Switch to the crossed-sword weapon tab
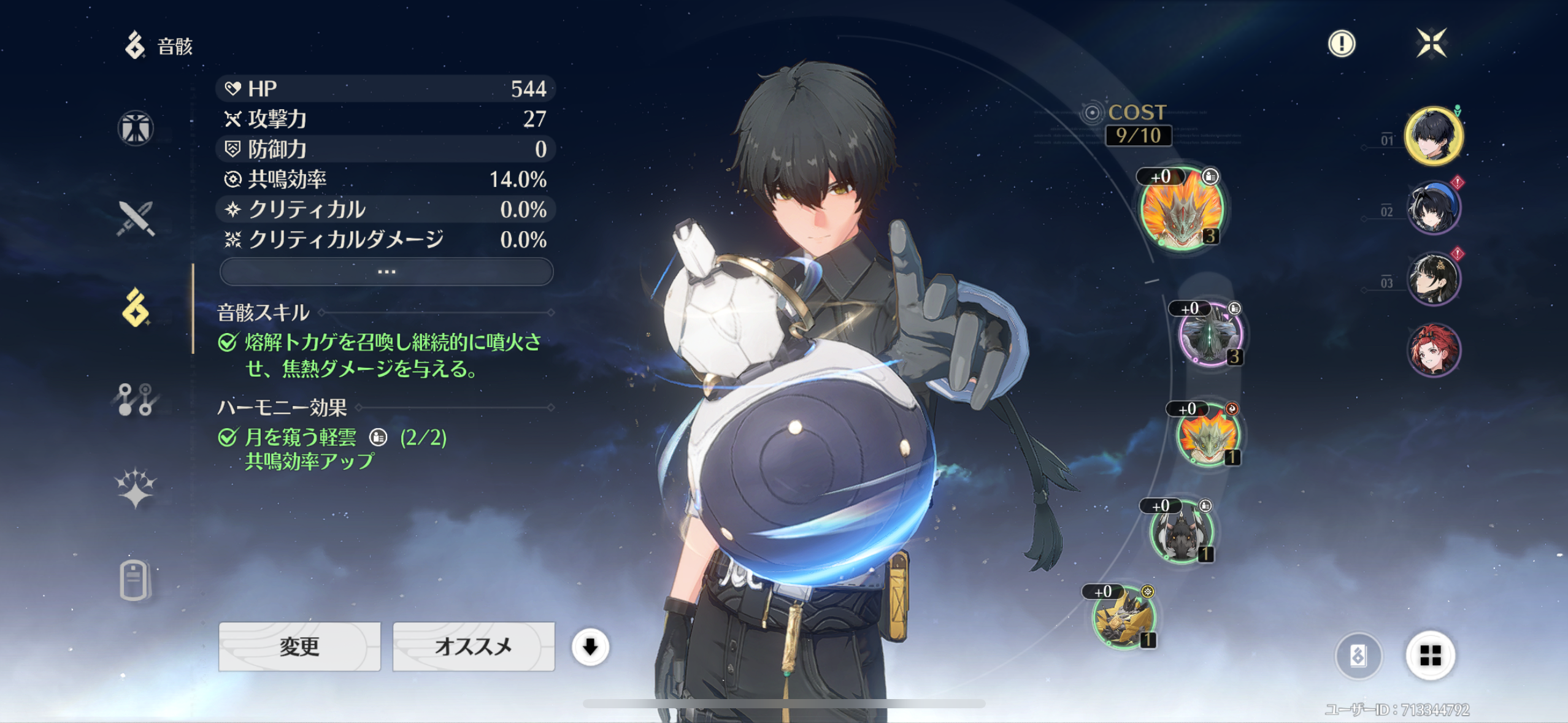Viewport: 1568px width, 723px height. click(x=136, y=218)
